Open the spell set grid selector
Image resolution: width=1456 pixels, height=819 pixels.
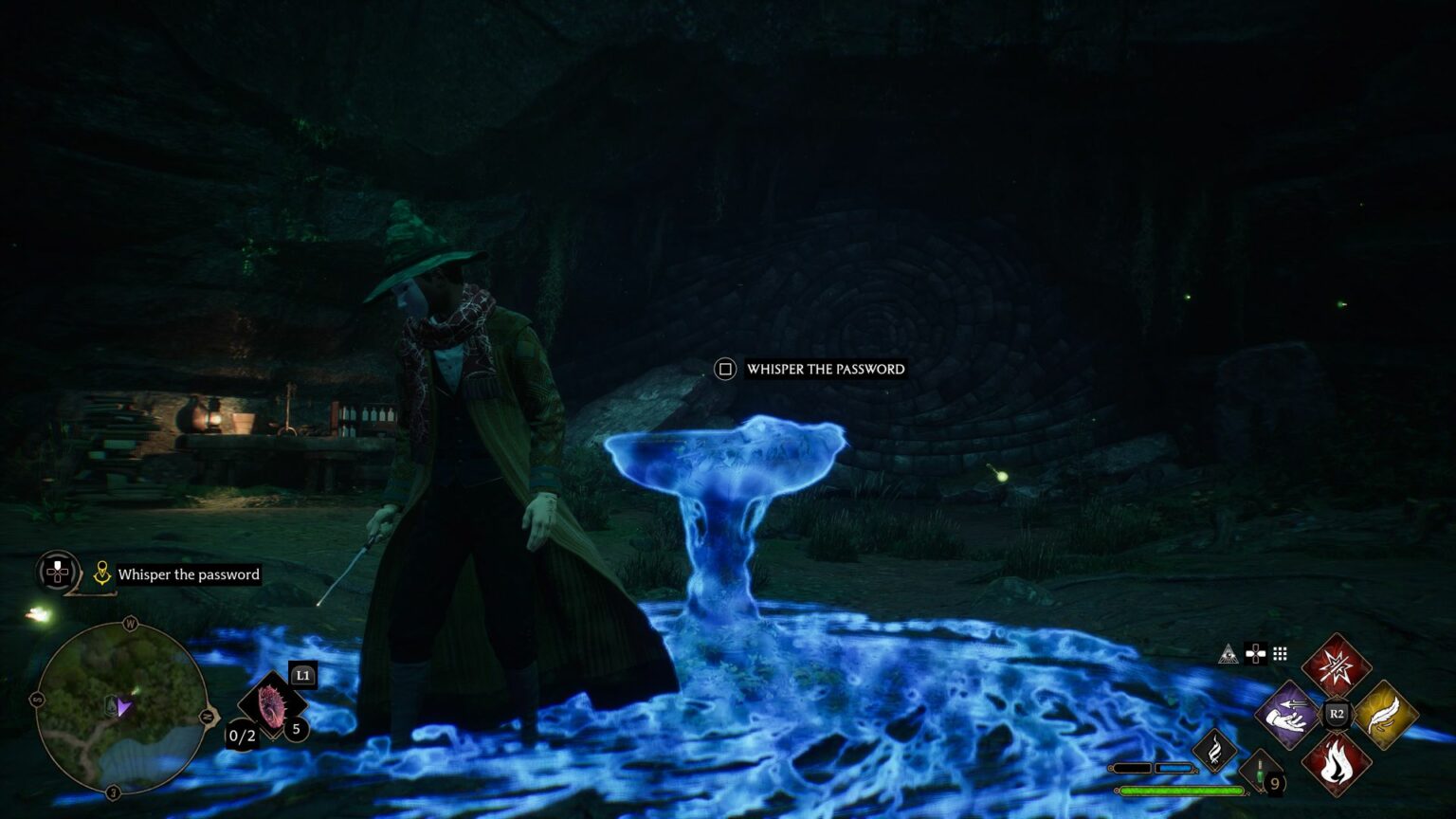coord(1280,653)
